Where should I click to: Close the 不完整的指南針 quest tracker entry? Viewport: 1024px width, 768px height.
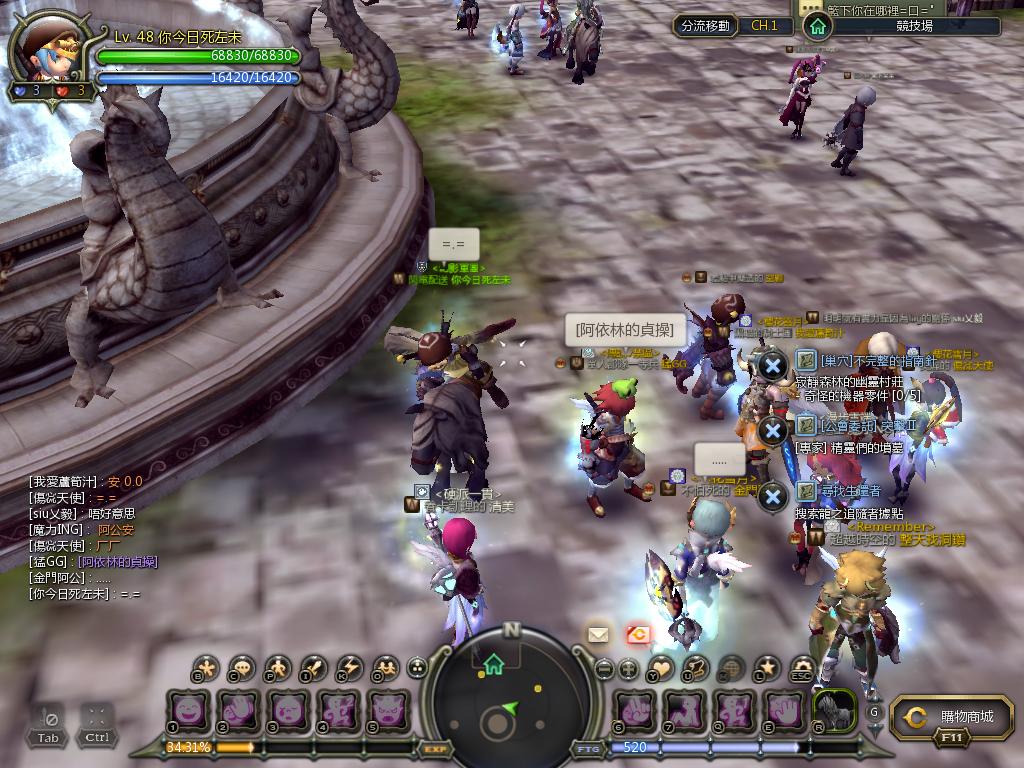tap(772, 365)
